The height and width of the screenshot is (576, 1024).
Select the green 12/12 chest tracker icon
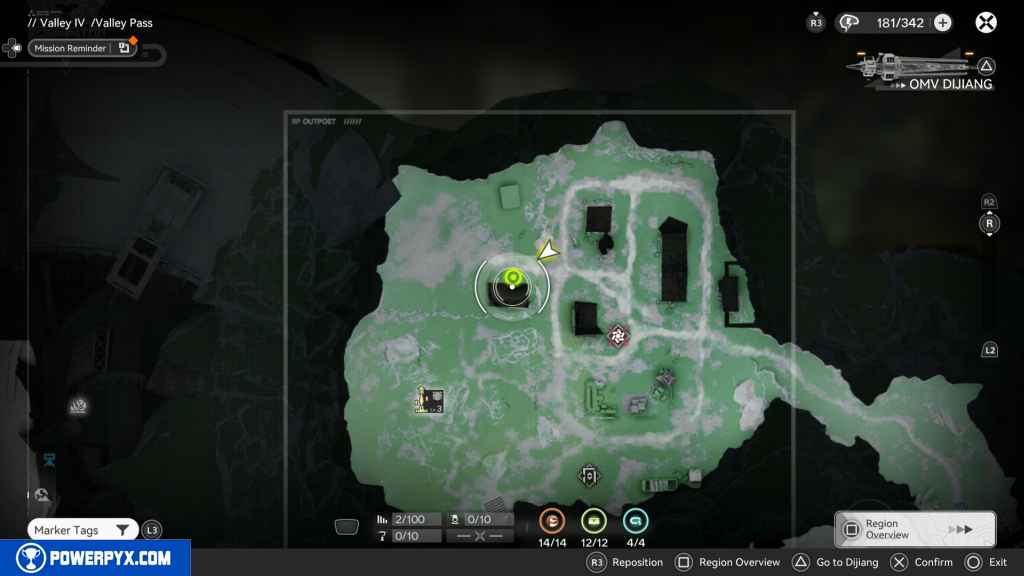594,521
